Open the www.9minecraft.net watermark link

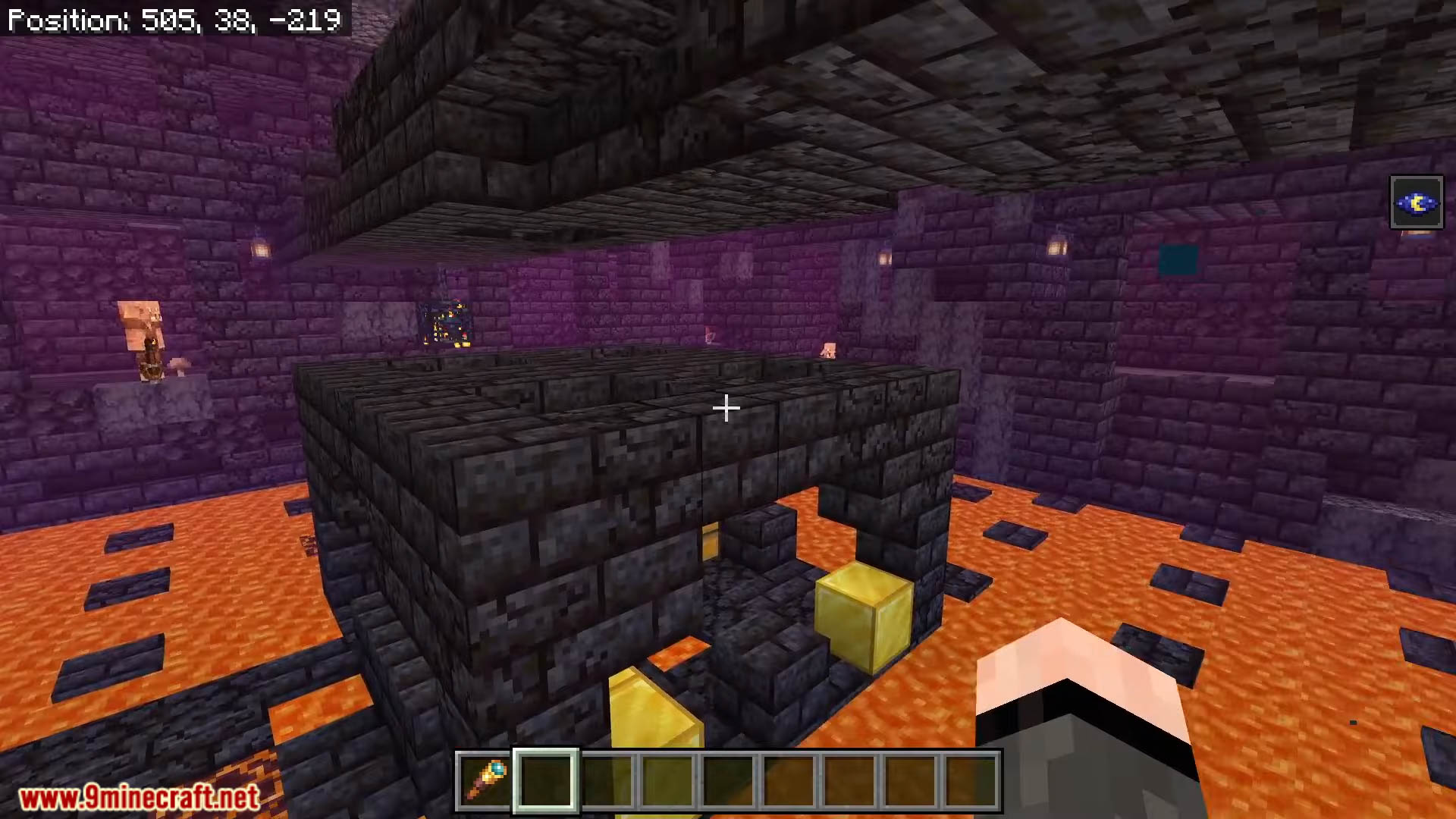[139, 797]
